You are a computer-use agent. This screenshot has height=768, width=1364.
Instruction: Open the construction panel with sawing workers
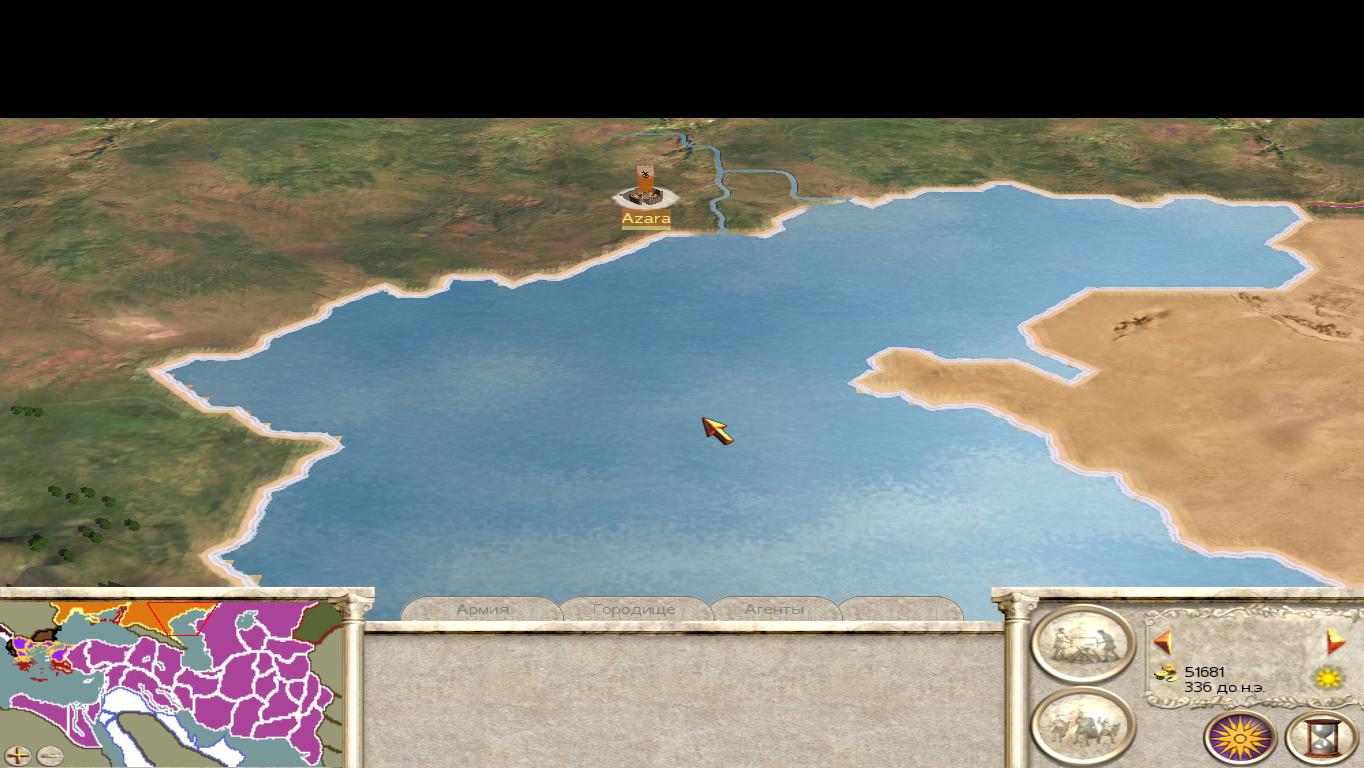pyautogui.click(x=1082, y=643)
